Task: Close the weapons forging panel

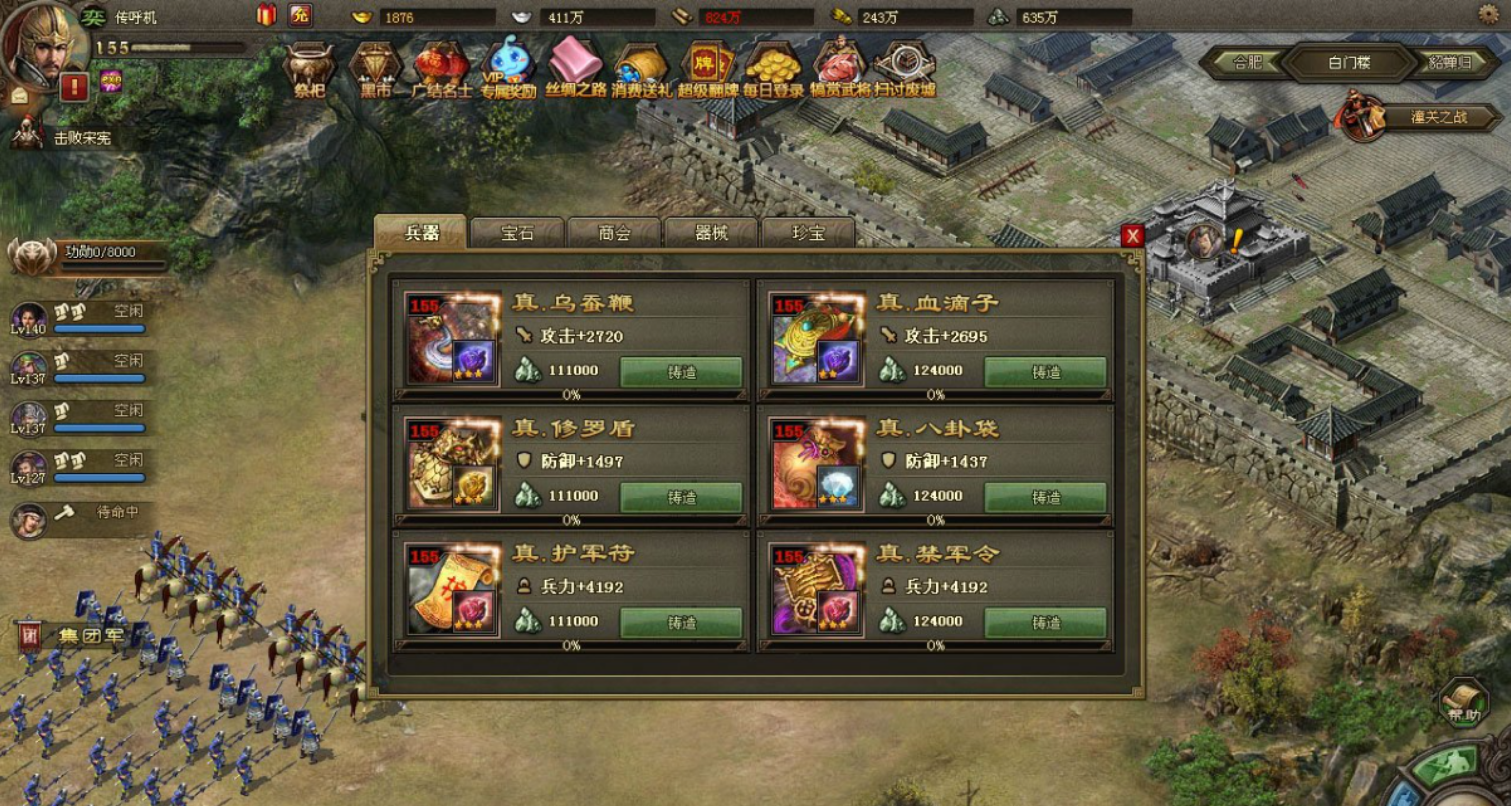Action: (x=1132, y=236)
